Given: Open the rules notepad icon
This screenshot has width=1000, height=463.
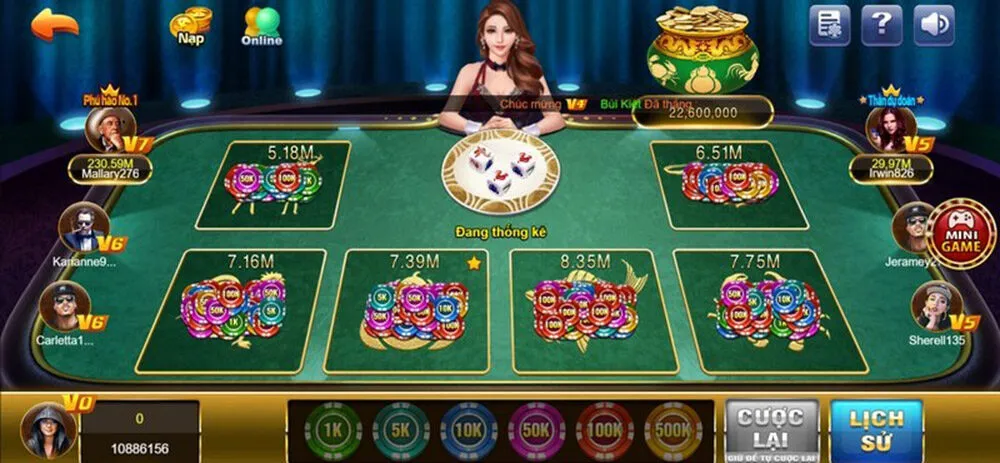Looking at the screenshot, I should 829,25.
